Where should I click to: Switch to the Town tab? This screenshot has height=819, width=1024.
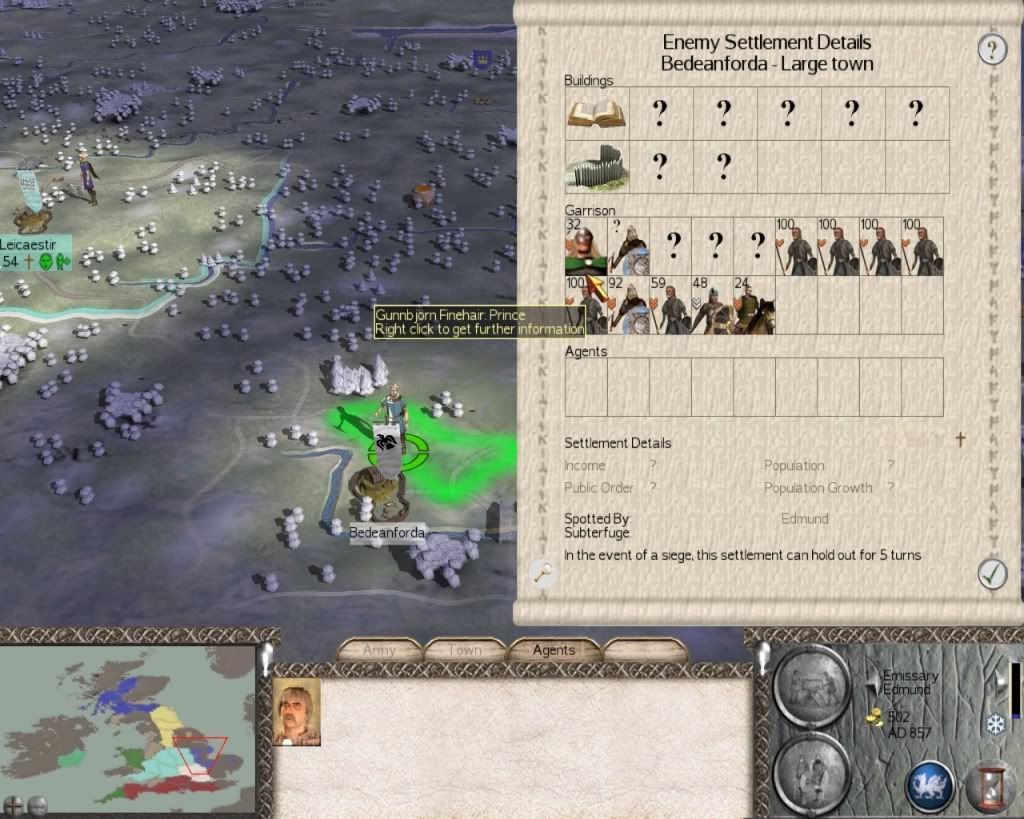(x=465, y=650)
